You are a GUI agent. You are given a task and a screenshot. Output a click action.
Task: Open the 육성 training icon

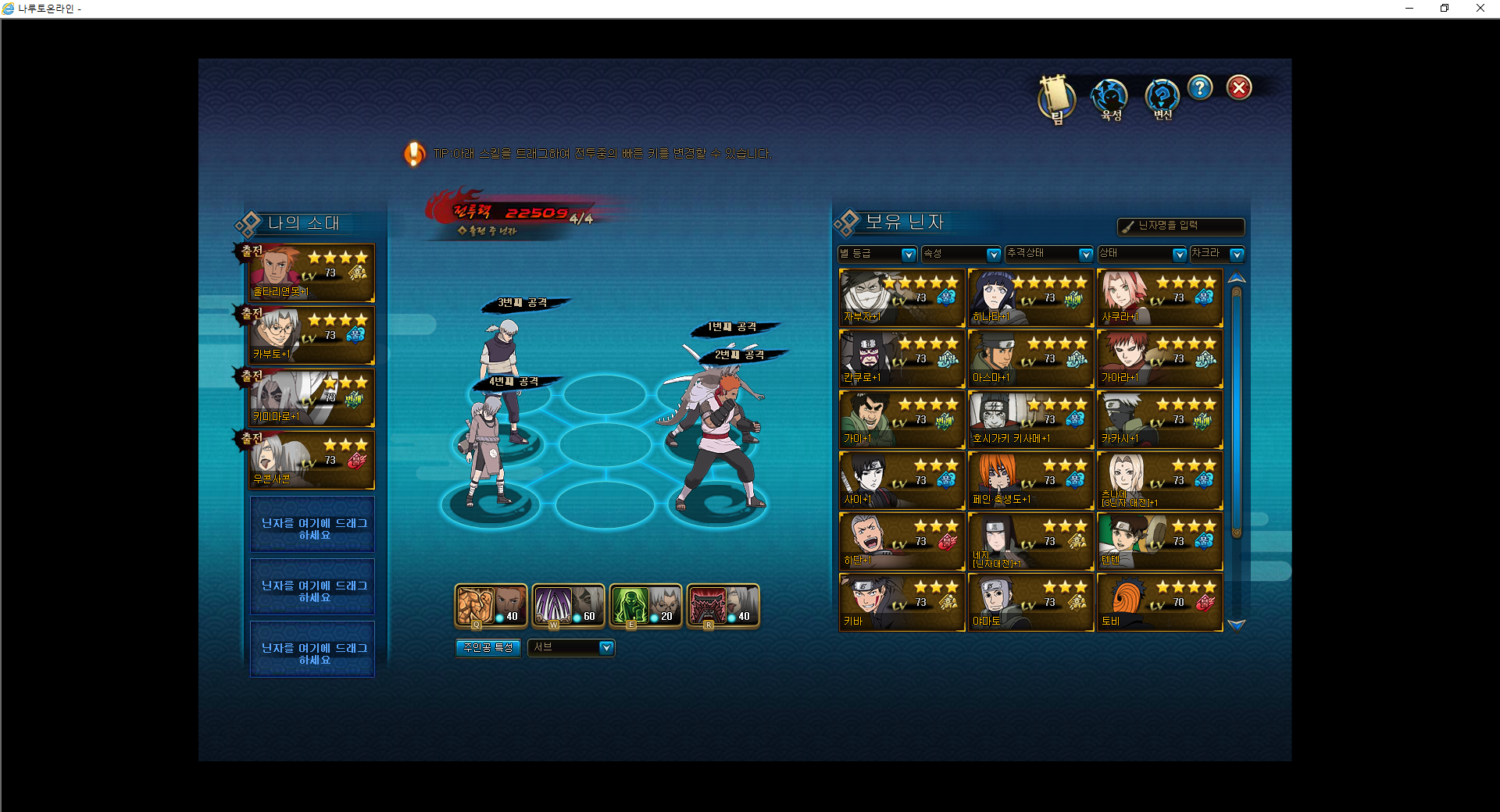tap(1109, 98)
